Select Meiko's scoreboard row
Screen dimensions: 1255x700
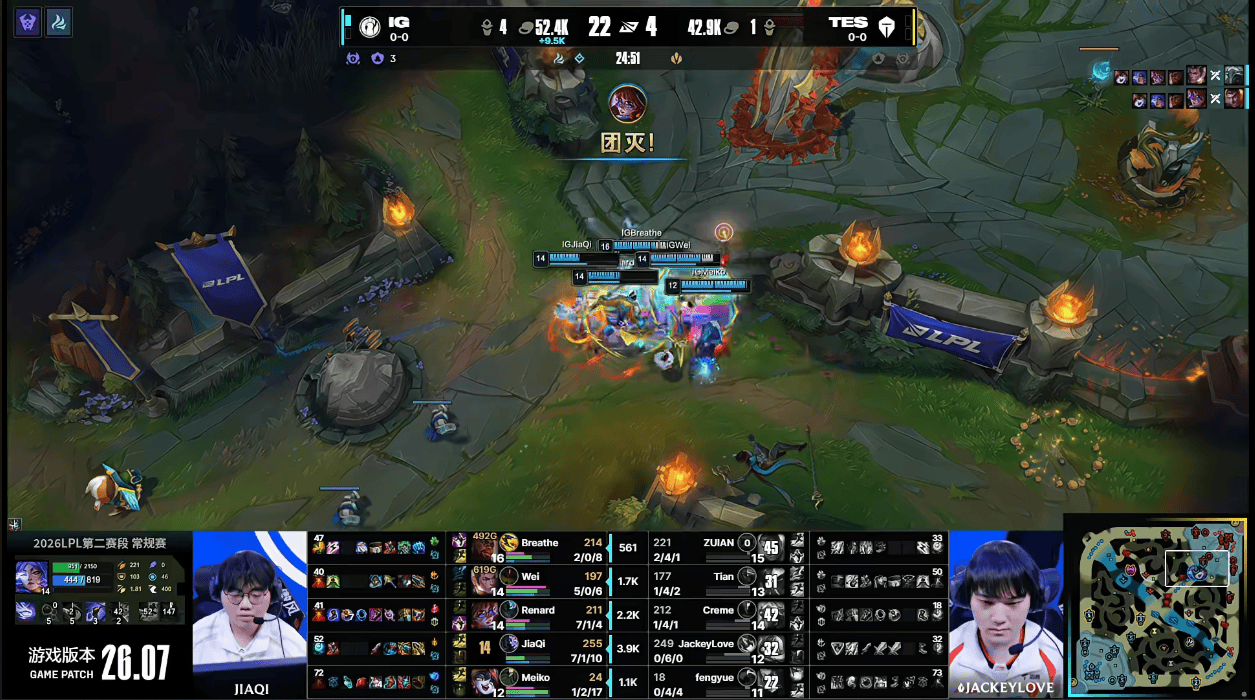click(540, 680)
